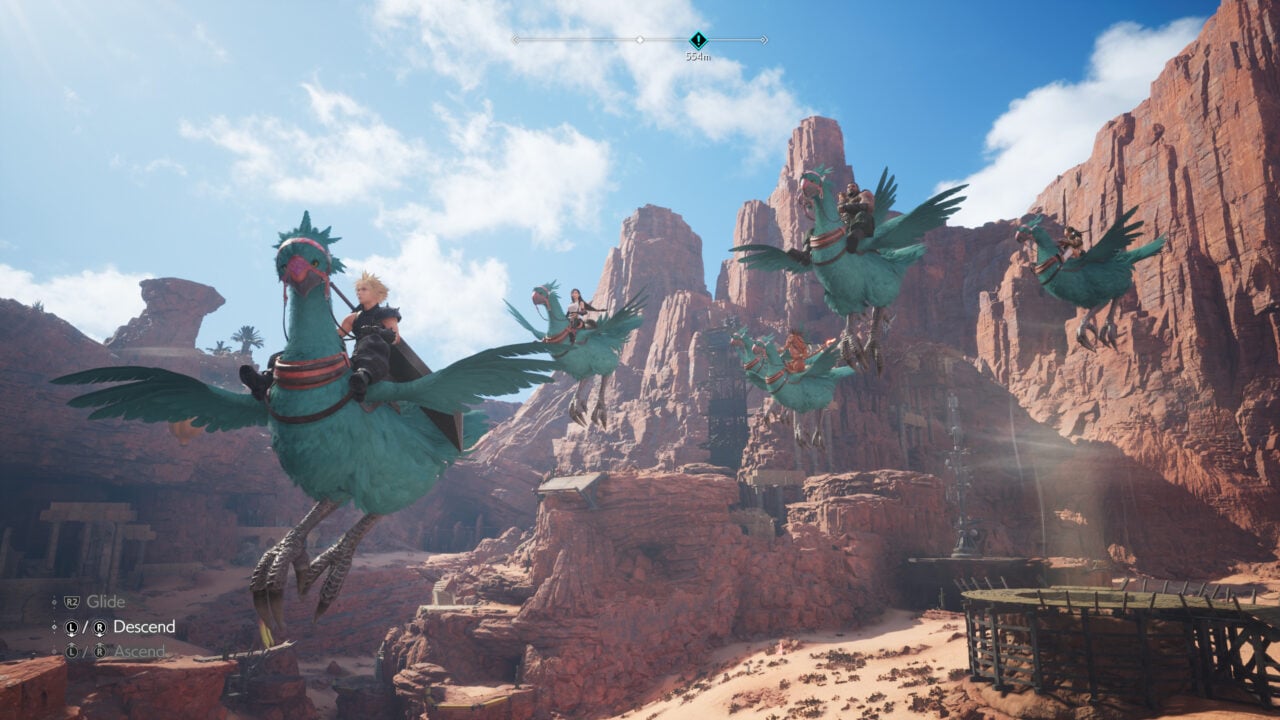Select the L1 stick icon next to Descend
Screen dimensions: 1280x720
tap(72, 627)
